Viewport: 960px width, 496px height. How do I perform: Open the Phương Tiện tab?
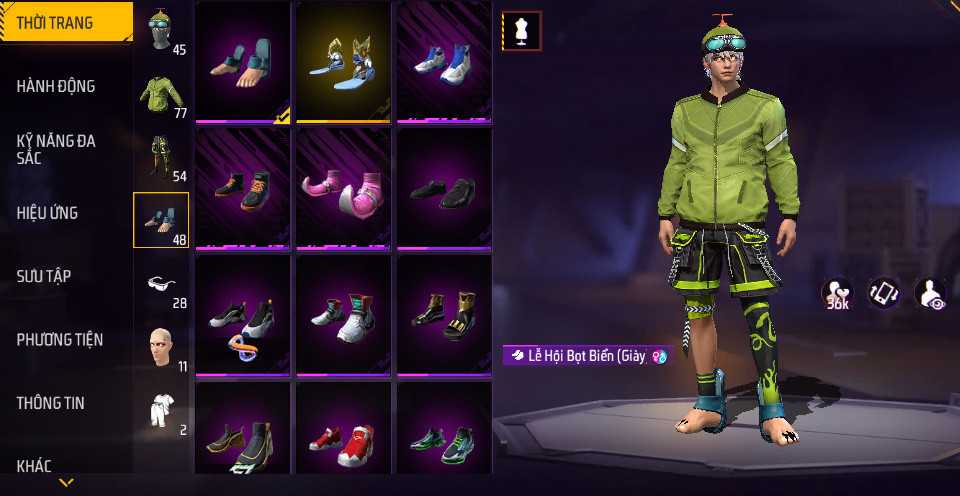pyautogui.click(x=60, y=340)
